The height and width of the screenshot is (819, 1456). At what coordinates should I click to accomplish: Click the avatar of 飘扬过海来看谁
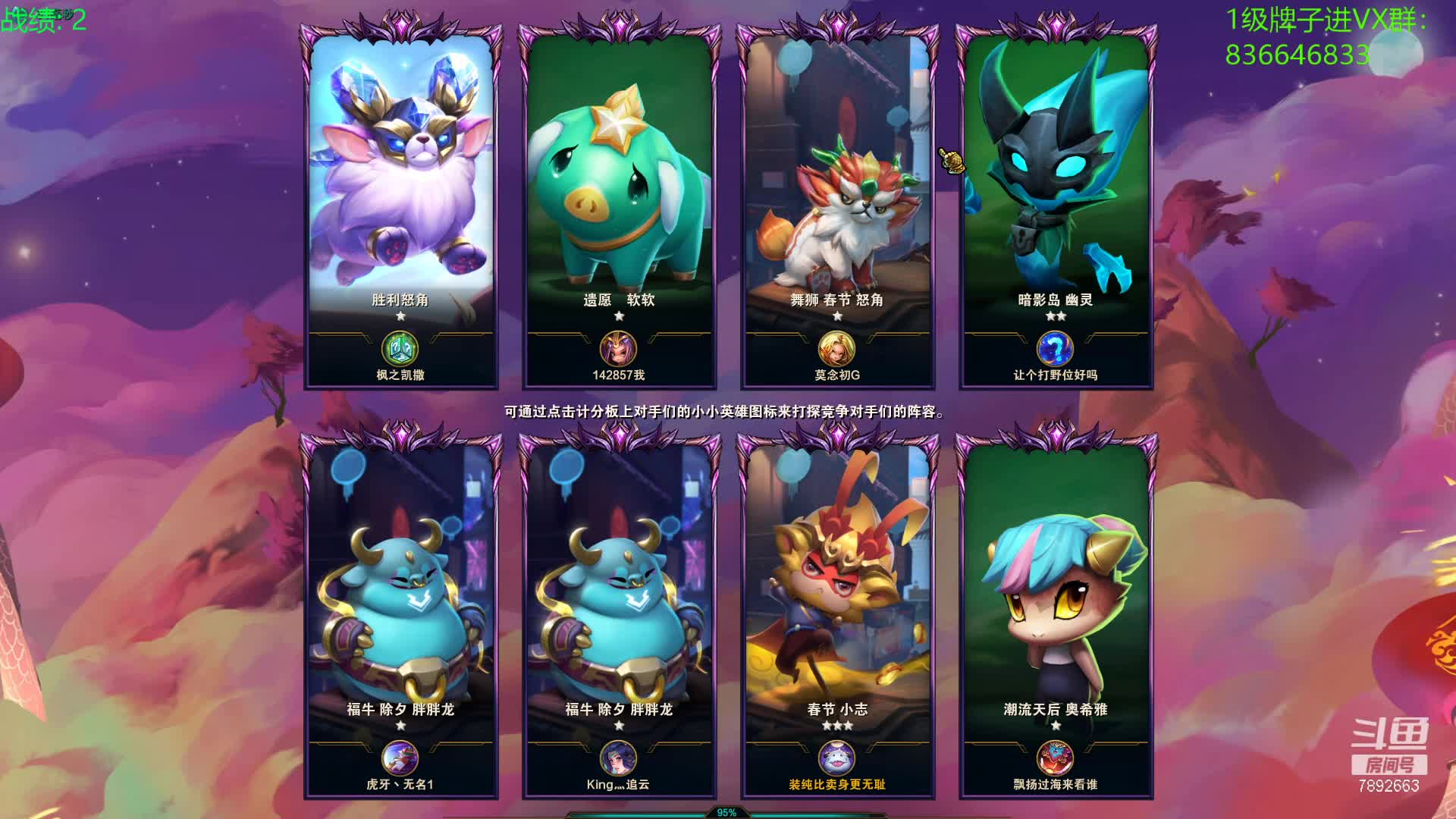pyautogui.click(x=1056, y=759)
